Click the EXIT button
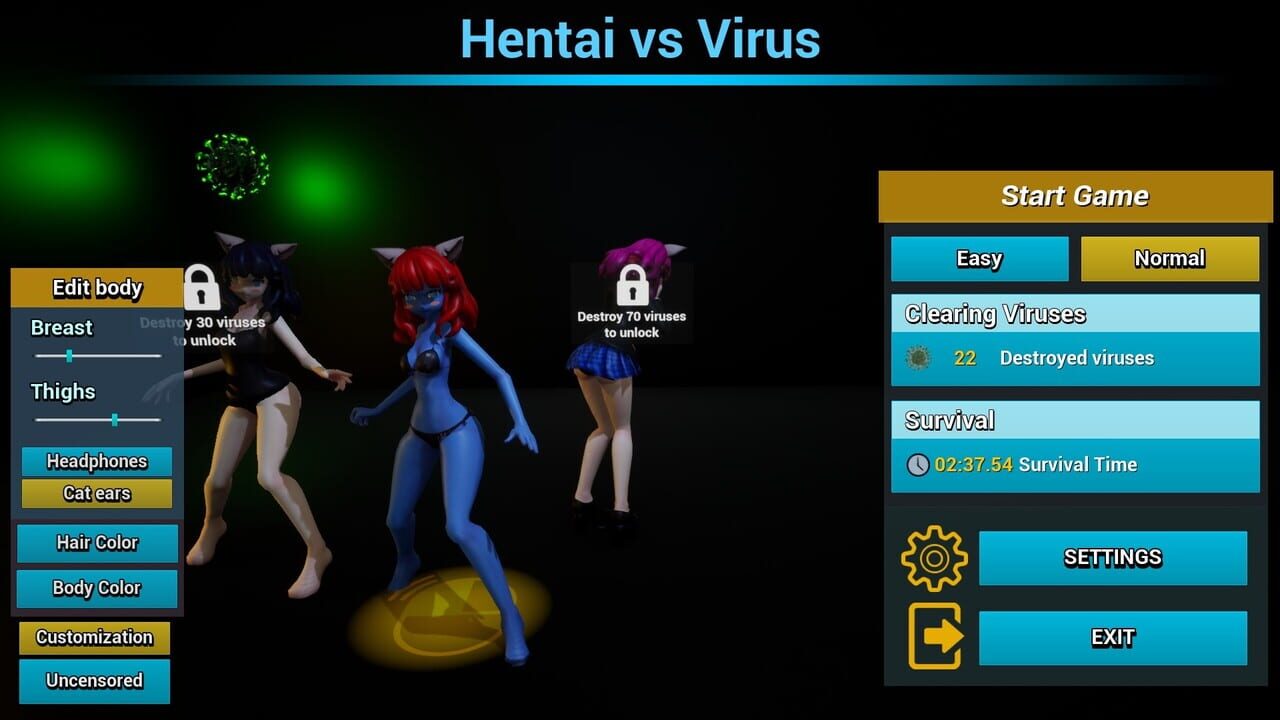1280x720 pixels. pos(1113,637)
